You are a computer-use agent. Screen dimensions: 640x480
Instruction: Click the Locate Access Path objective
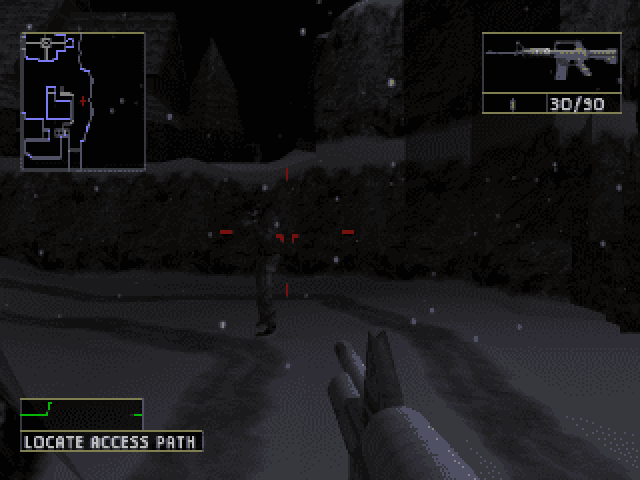pyautogui.click(x=111, y=441)
